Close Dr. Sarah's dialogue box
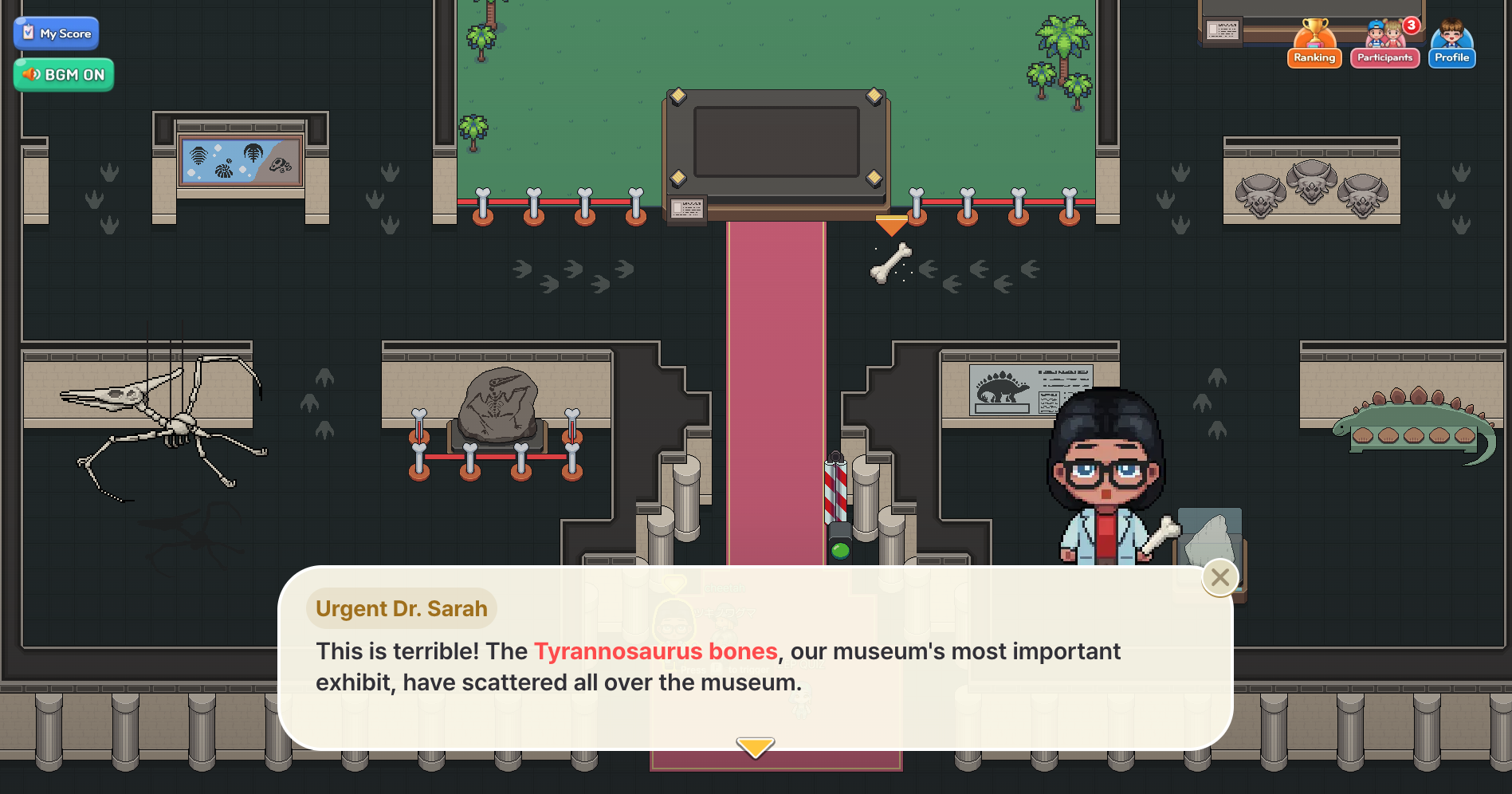The width and height of the screenshot is (1512, 794). tap(1219, 577)
